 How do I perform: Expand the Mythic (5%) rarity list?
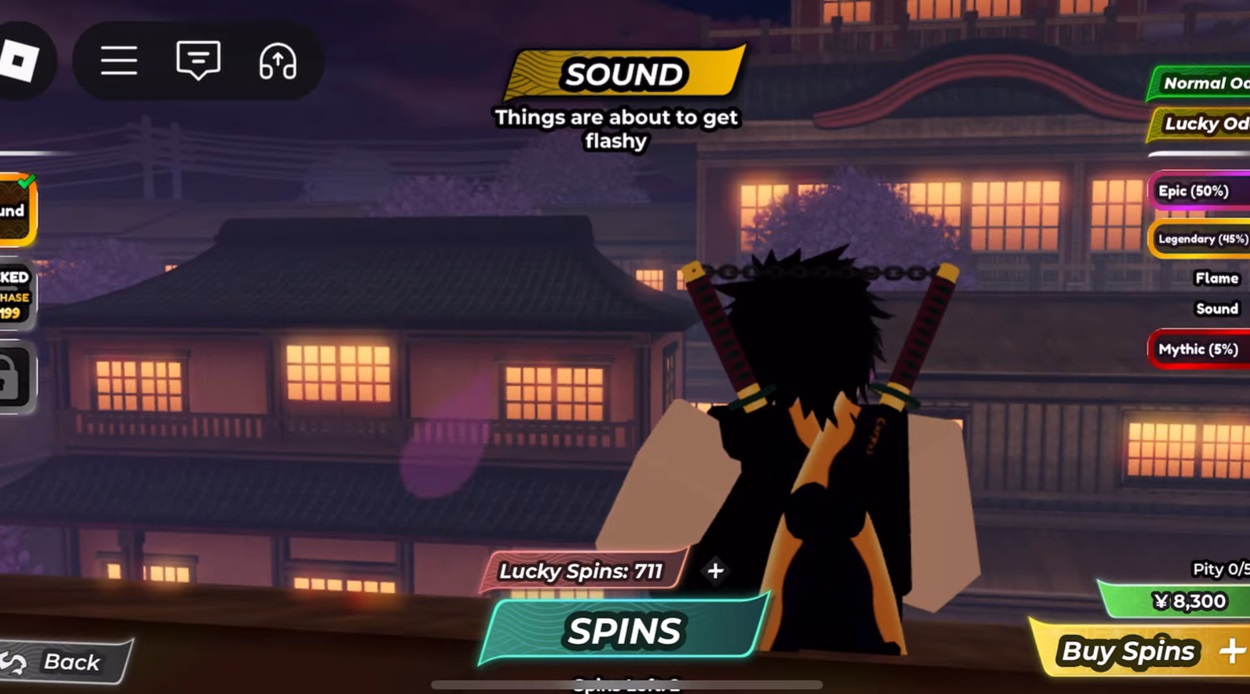[x=1200, y=349]
